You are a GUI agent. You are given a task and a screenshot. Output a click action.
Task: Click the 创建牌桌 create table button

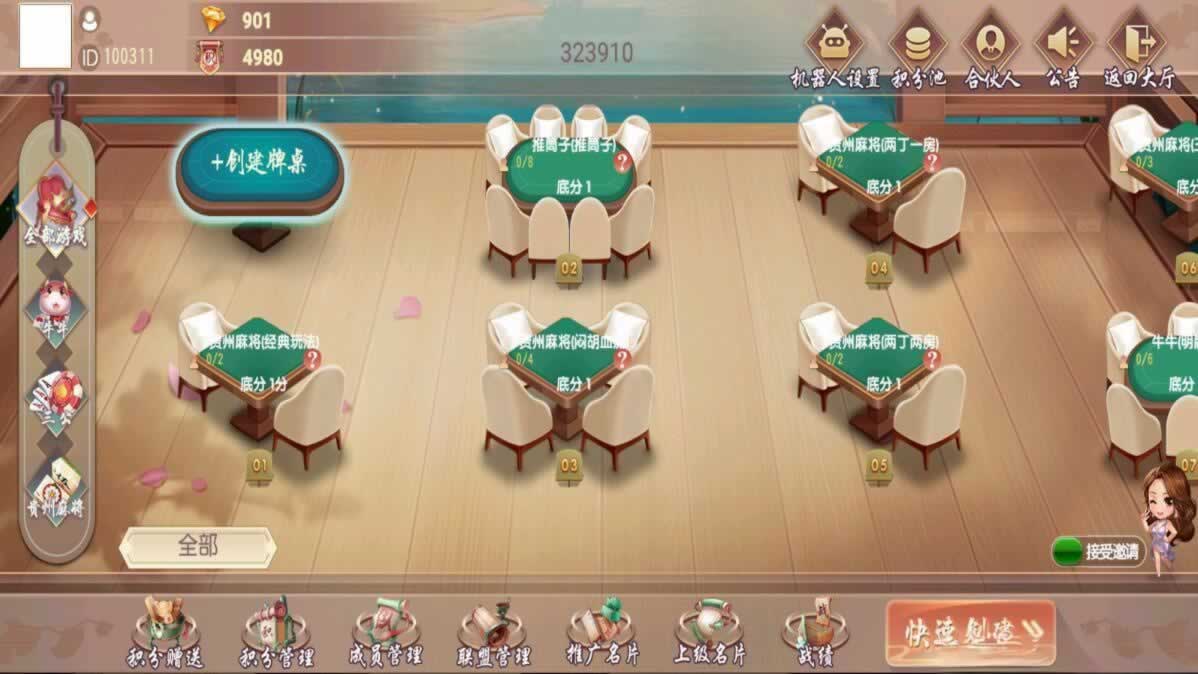tap(260, 164)
